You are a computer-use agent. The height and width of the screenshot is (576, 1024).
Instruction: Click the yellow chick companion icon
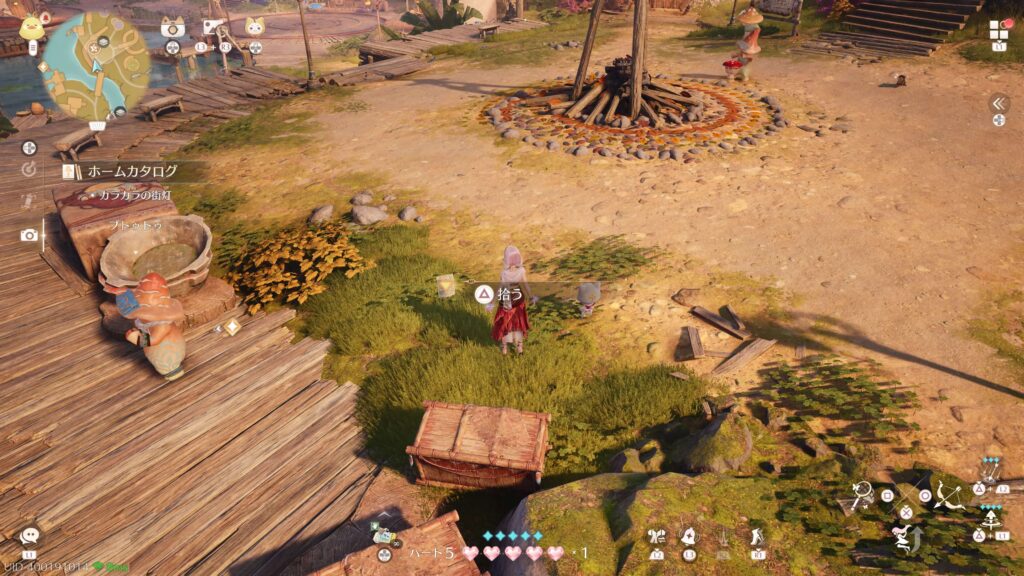[32, 26]
